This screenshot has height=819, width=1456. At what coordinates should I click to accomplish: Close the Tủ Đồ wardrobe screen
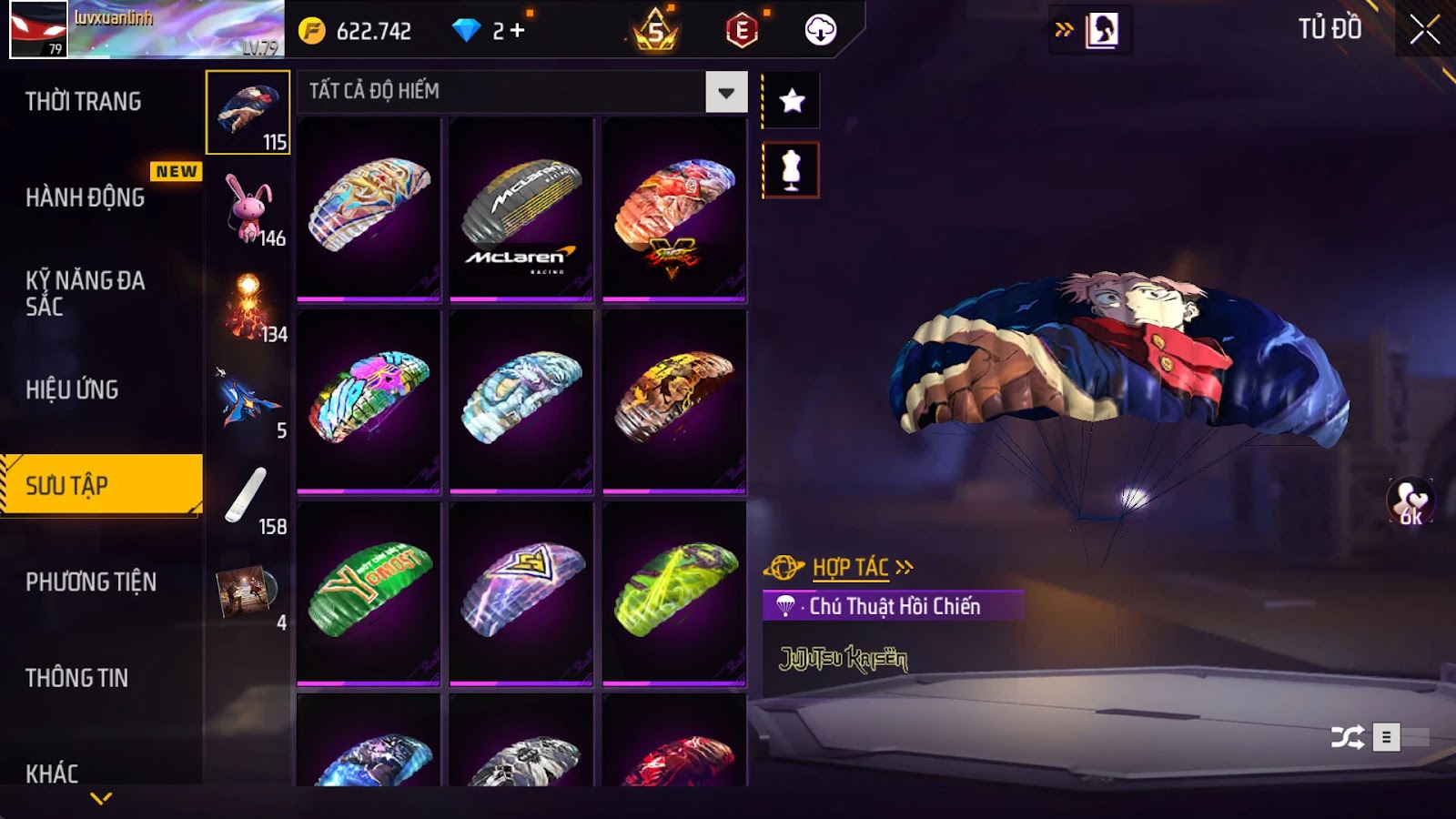pos(1424,30)
